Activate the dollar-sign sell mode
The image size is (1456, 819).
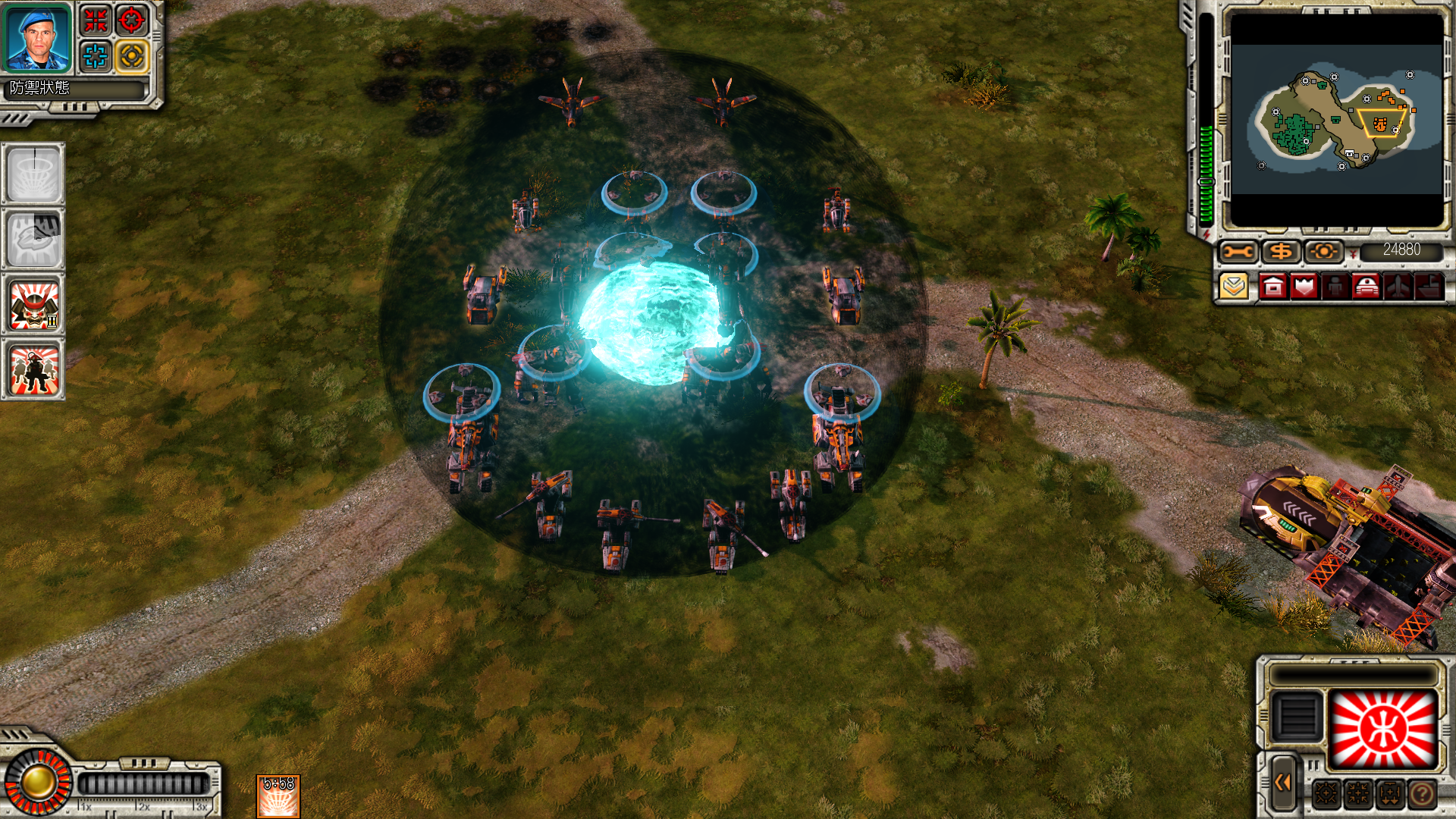(1281, 251)
